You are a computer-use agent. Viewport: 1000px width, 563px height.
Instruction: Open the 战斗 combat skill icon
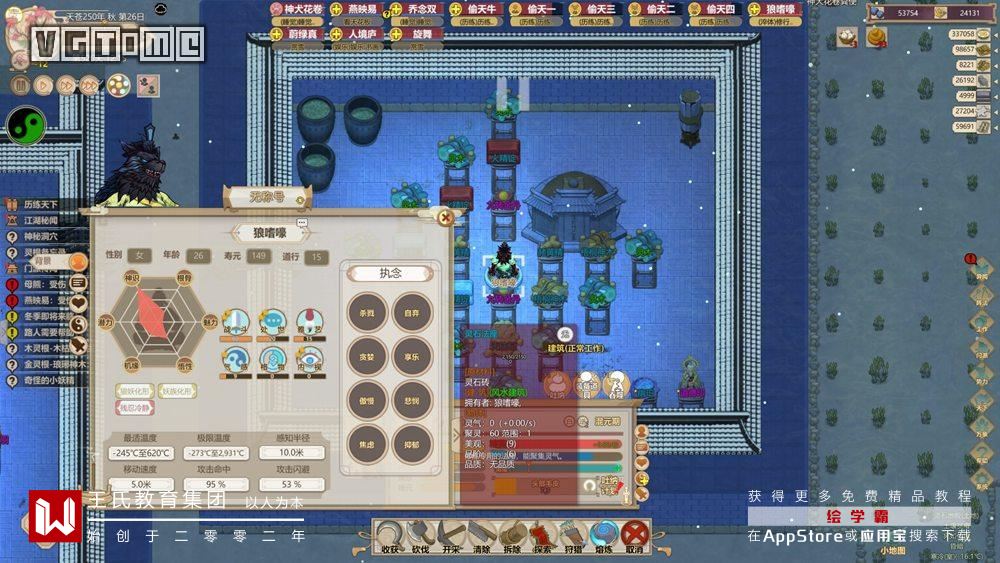(x=236, y=322)
